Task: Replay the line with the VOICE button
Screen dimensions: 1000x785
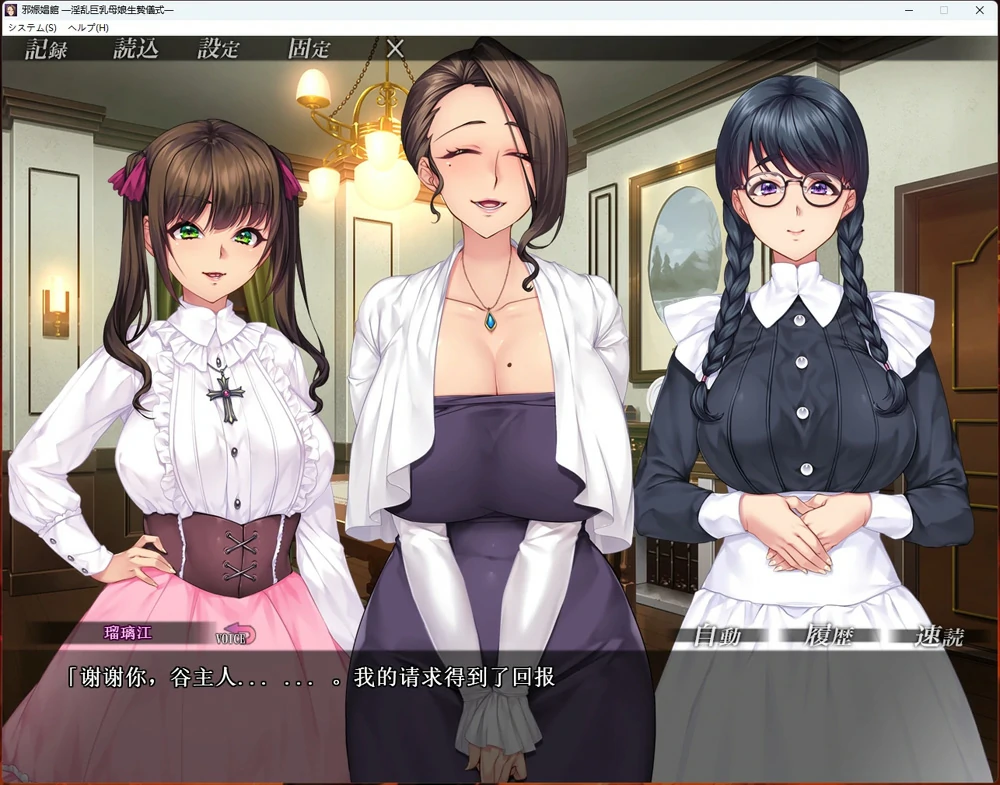Action: [236, 634]
